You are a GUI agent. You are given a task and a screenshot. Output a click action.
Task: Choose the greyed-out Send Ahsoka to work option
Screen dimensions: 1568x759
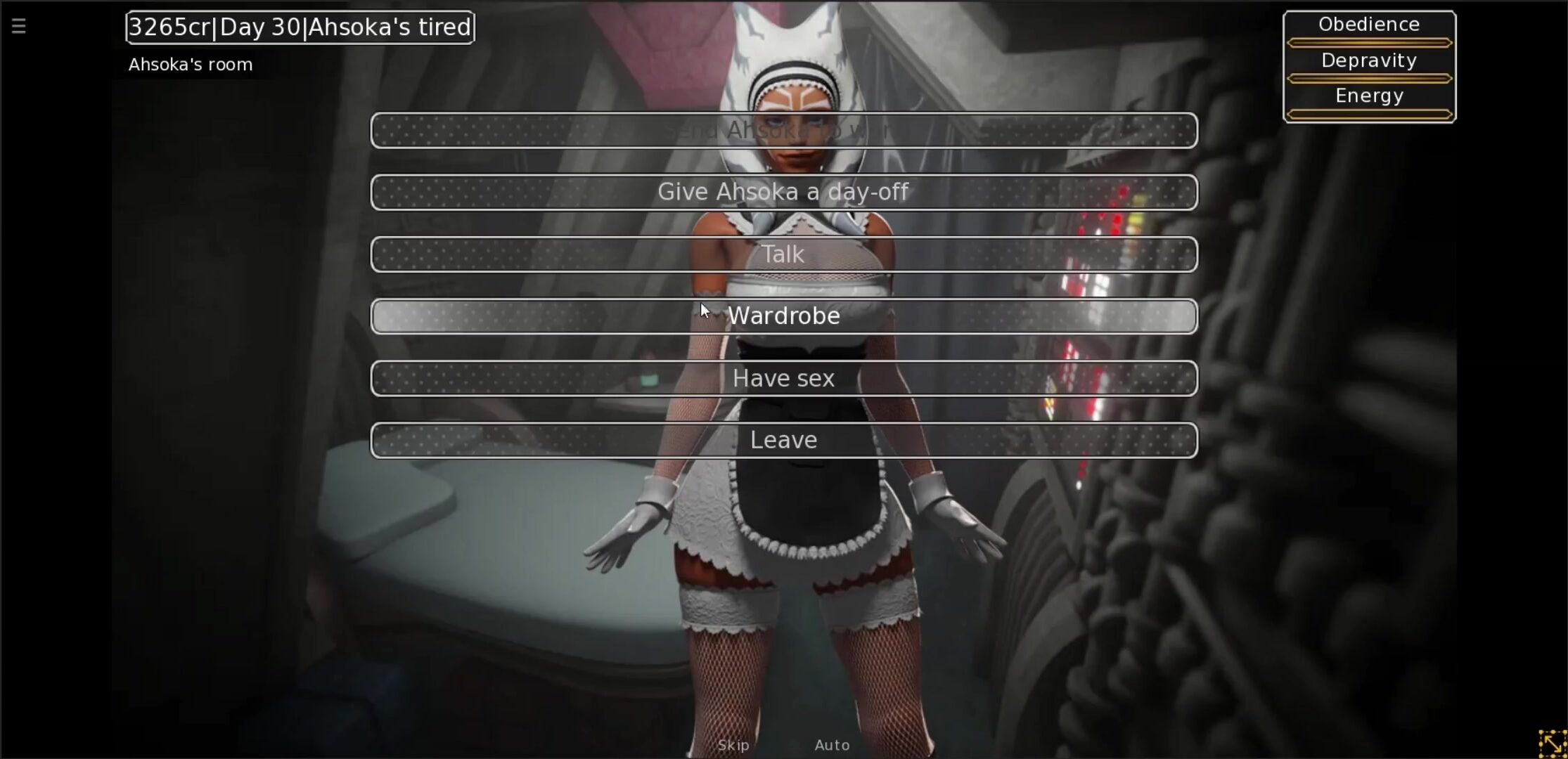(783, 131)
